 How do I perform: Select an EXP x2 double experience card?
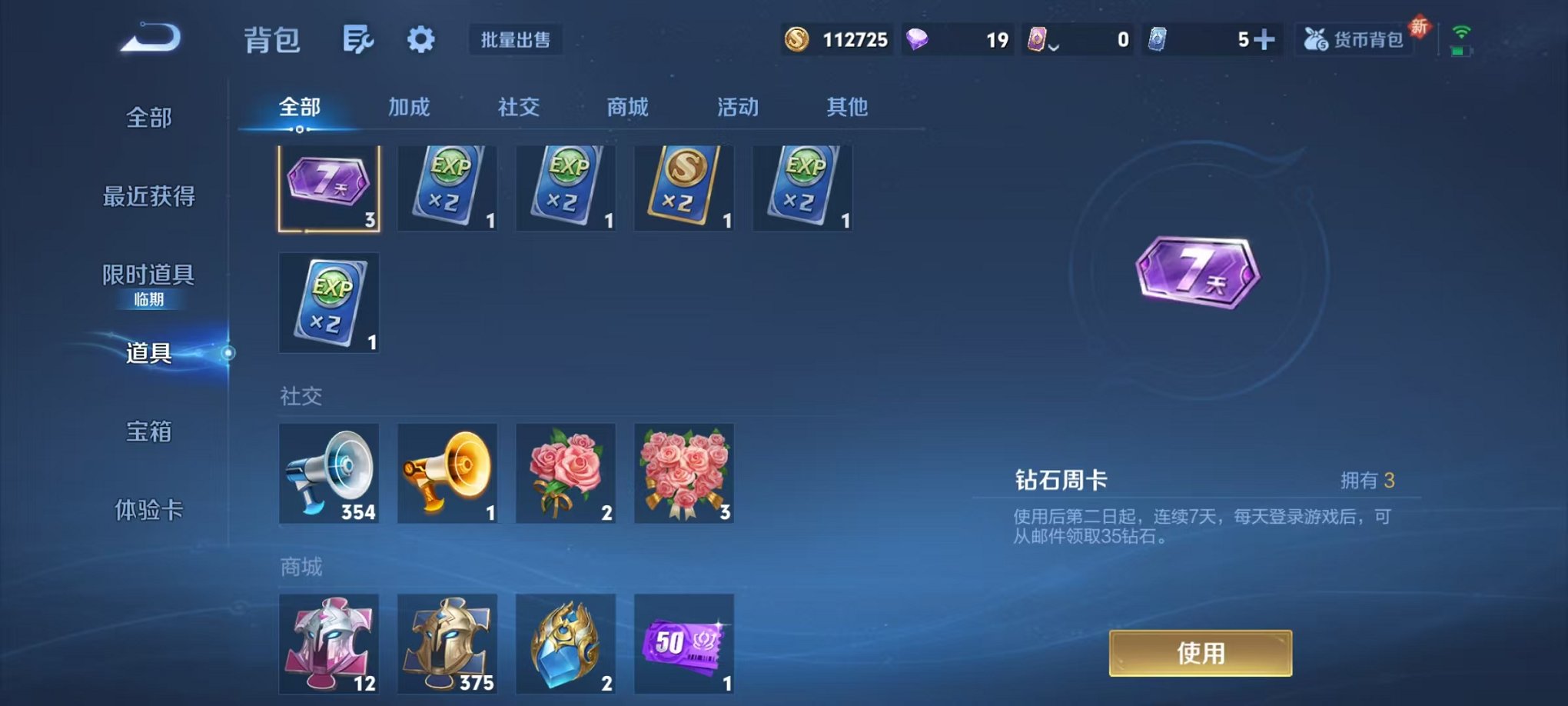pyautogui.click(x=447, y=187)
